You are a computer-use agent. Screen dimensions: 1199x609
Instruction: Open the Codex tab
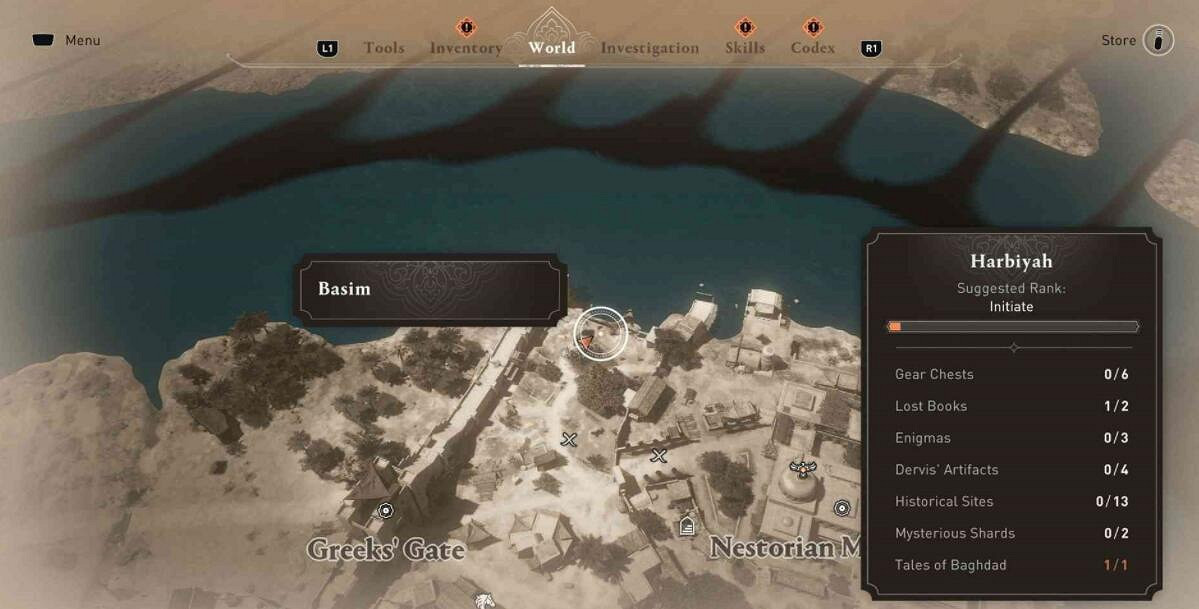point(813,48)
